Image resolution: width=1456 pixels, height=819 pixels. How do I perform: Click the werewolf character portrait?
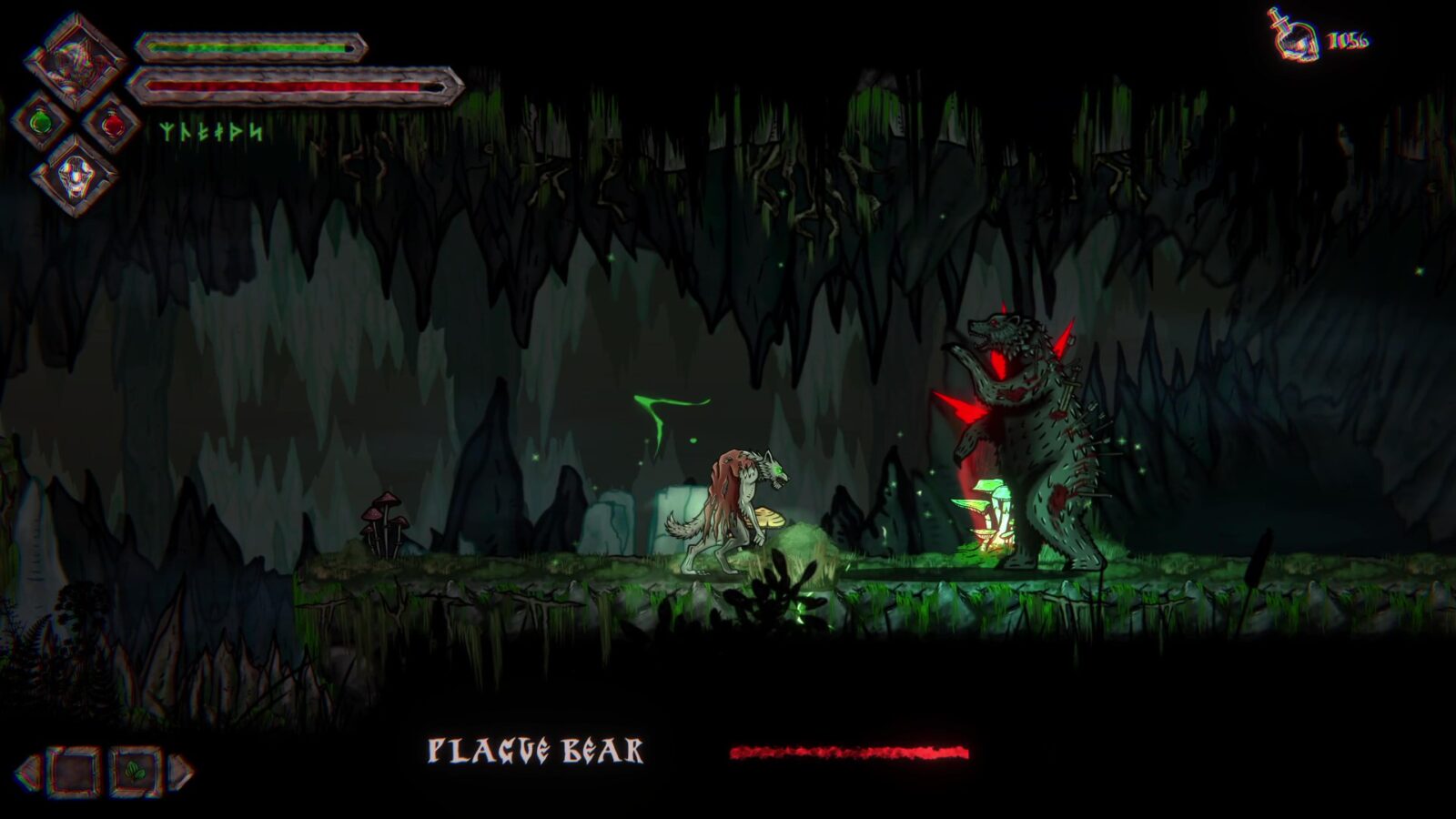tap(75, 61)
